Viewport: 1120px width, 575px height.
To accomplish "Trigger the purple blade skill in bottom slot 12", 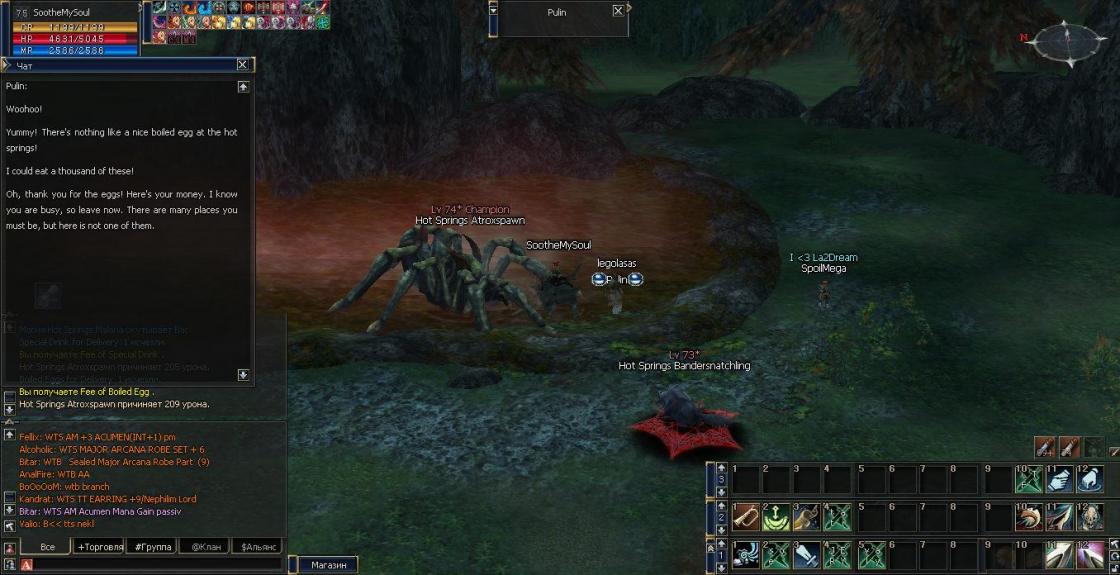I will coord(1090,554).
